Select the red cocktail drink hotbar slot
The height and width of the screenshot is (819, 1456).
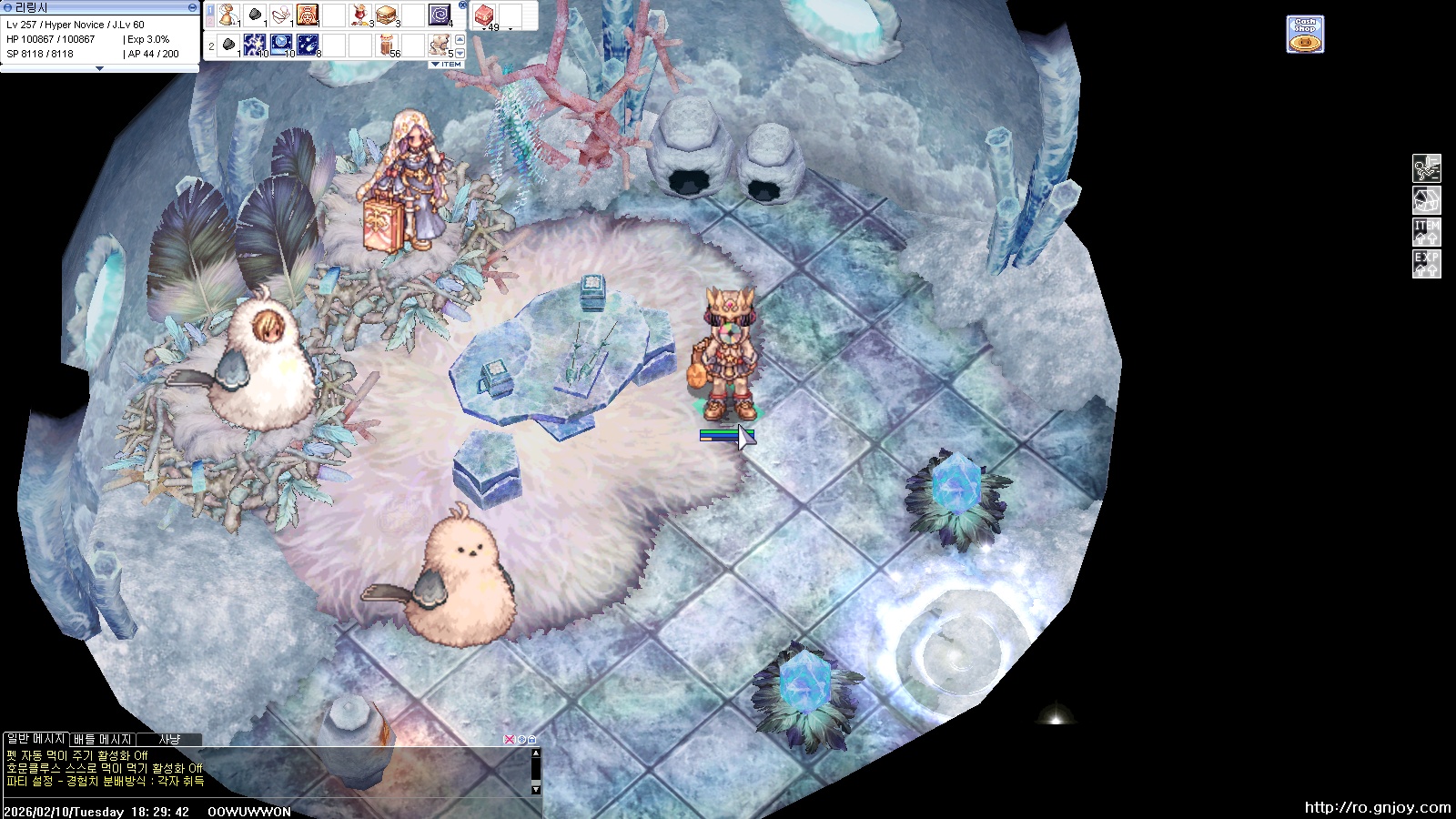(359, 15)
